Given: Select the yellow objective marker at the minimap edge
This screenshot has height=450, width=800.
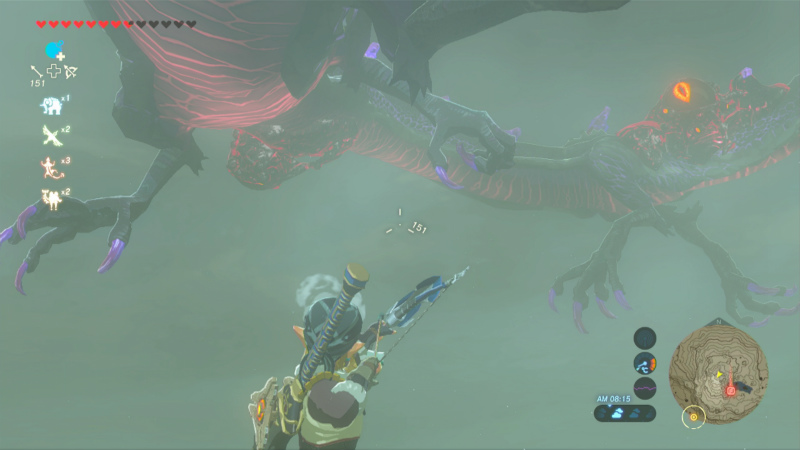Looking at the screenshot, I should click(x=694, y=415).
